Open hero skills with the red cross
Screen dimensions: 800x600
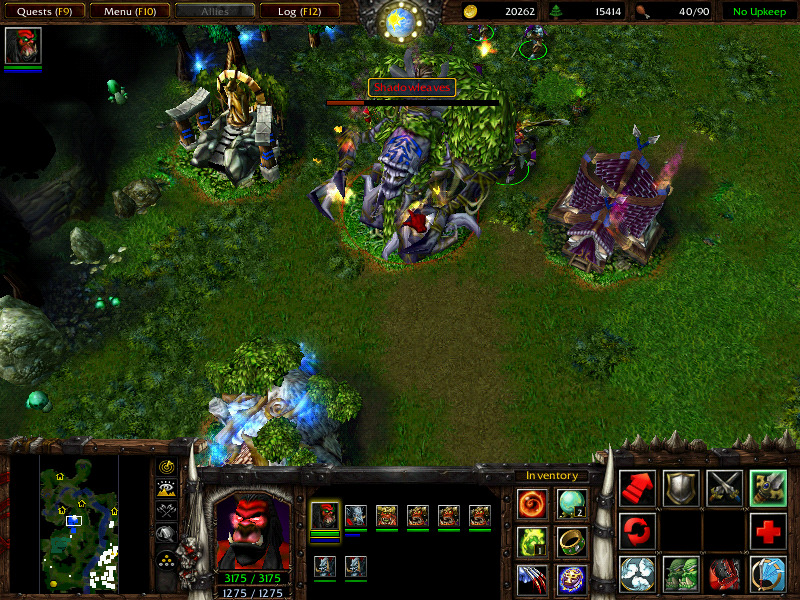(x=768, y=531)
